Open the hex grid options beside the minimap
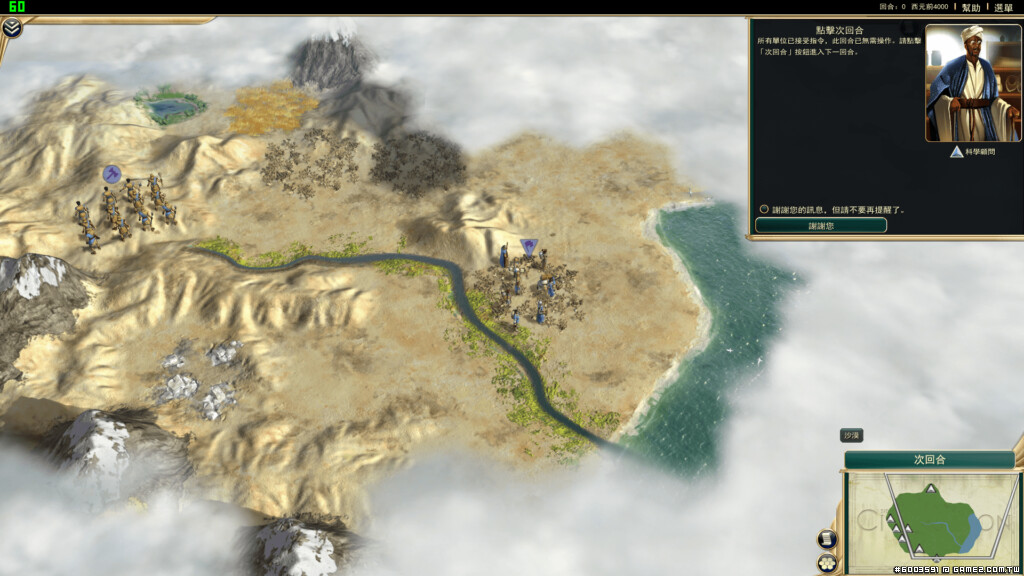This screenshot has height=576, width=1024. point(828,563)
